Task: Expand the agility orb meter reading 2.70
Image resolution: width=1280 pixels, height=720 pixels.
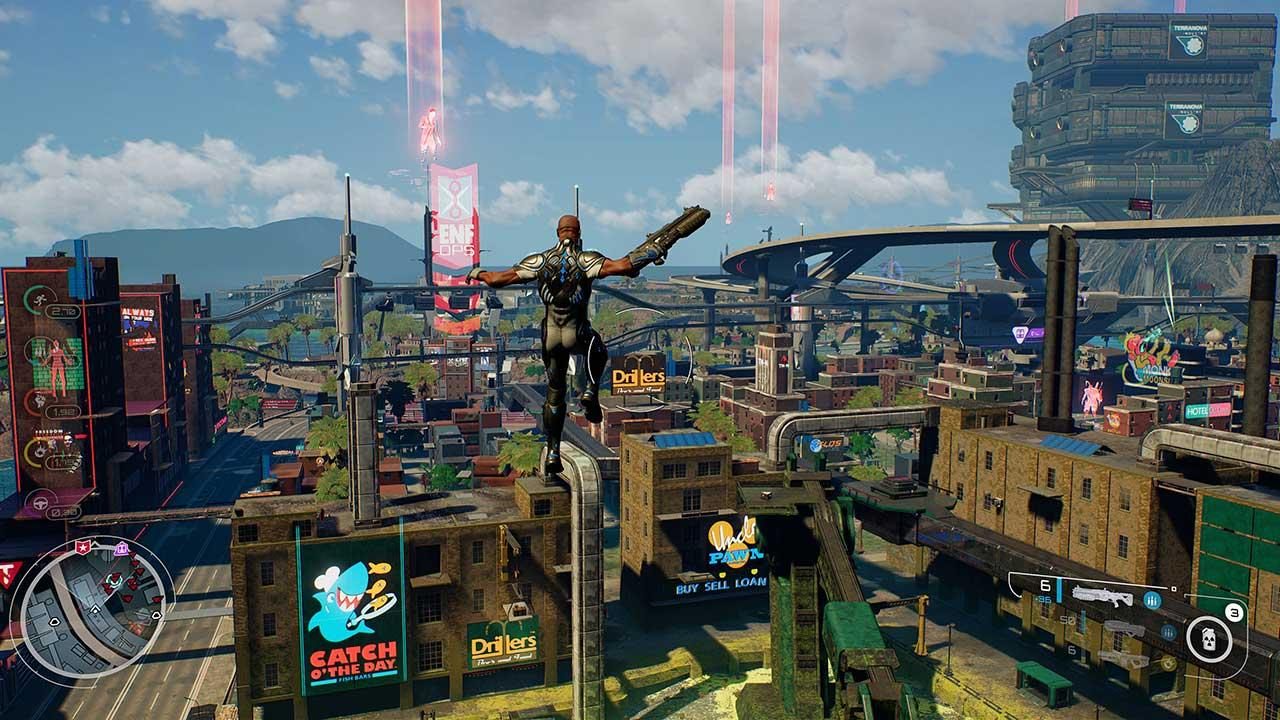Action: tap(62, 310)
